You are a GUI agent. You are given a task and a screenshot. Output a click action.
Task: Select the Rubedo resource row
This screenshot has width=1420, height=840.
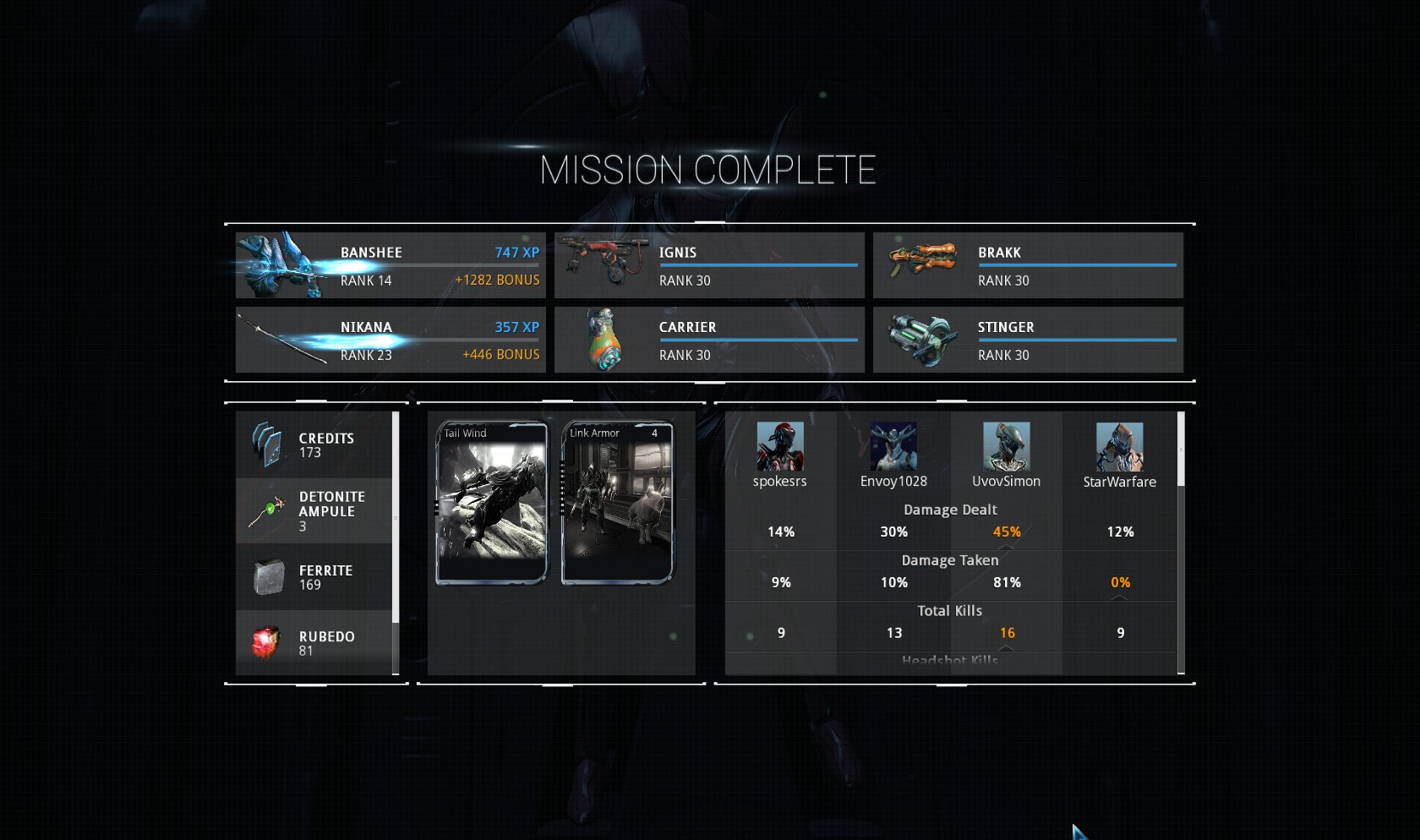[x=314, y=643]
